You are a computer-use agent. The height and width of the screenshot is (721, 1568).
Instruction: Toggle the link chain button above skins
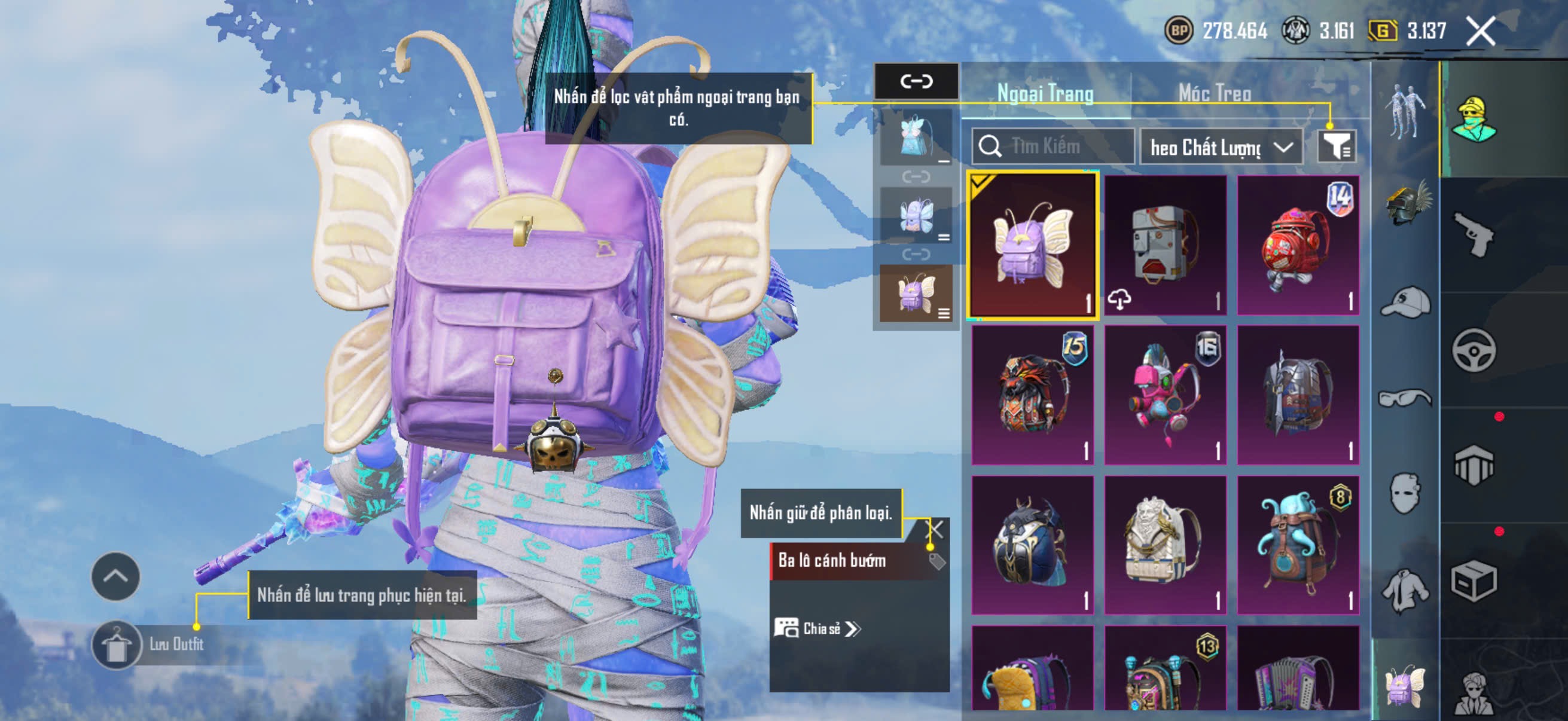pos(916,81)
